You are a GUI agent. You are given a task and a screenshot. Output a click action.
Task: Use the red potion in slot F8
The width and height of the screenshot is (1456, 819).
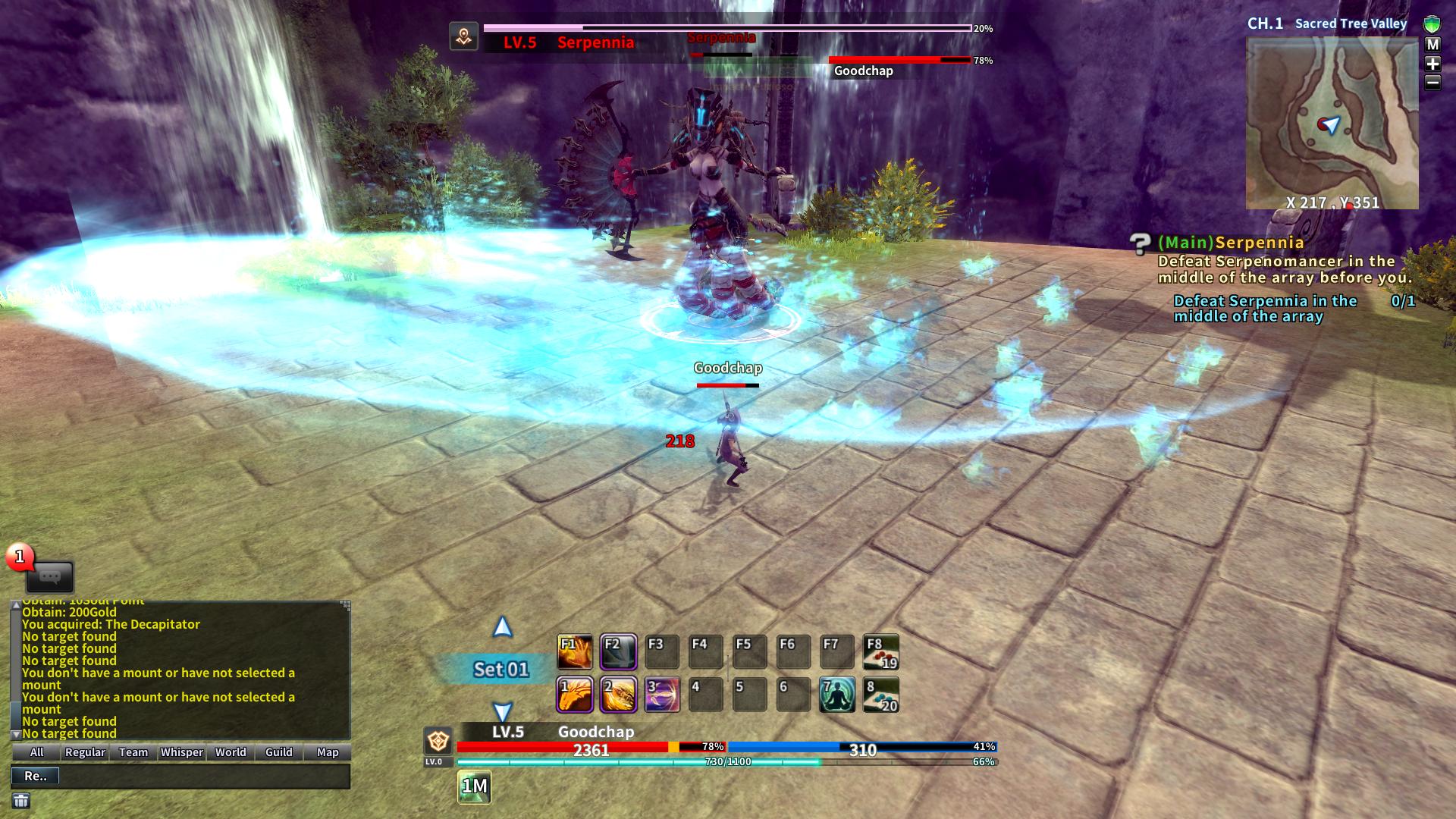[881, 652]
